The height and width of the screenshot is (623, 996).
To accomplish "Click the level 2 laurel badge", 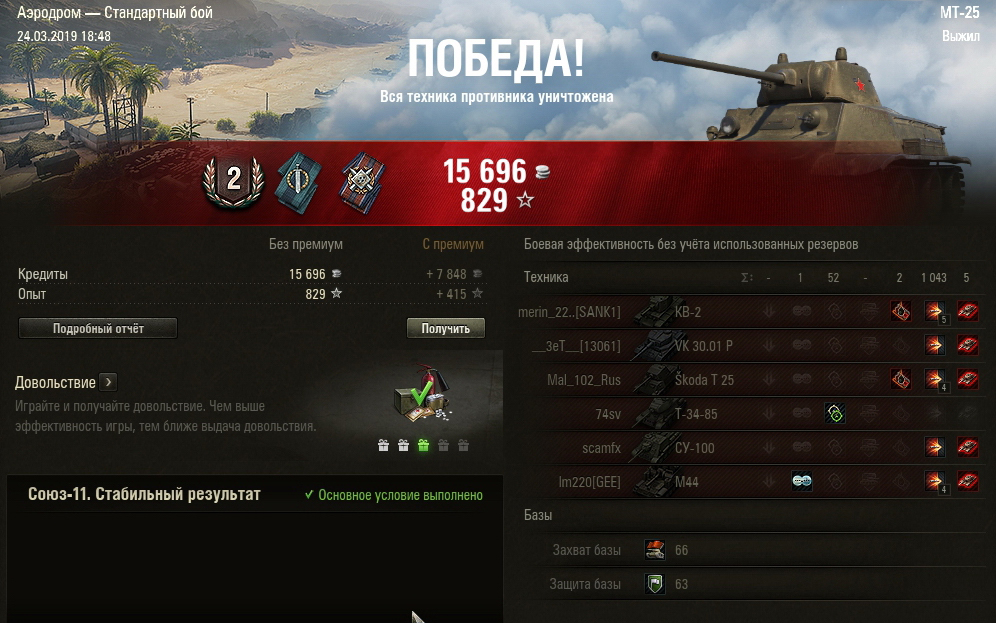I will click(233, 180).
